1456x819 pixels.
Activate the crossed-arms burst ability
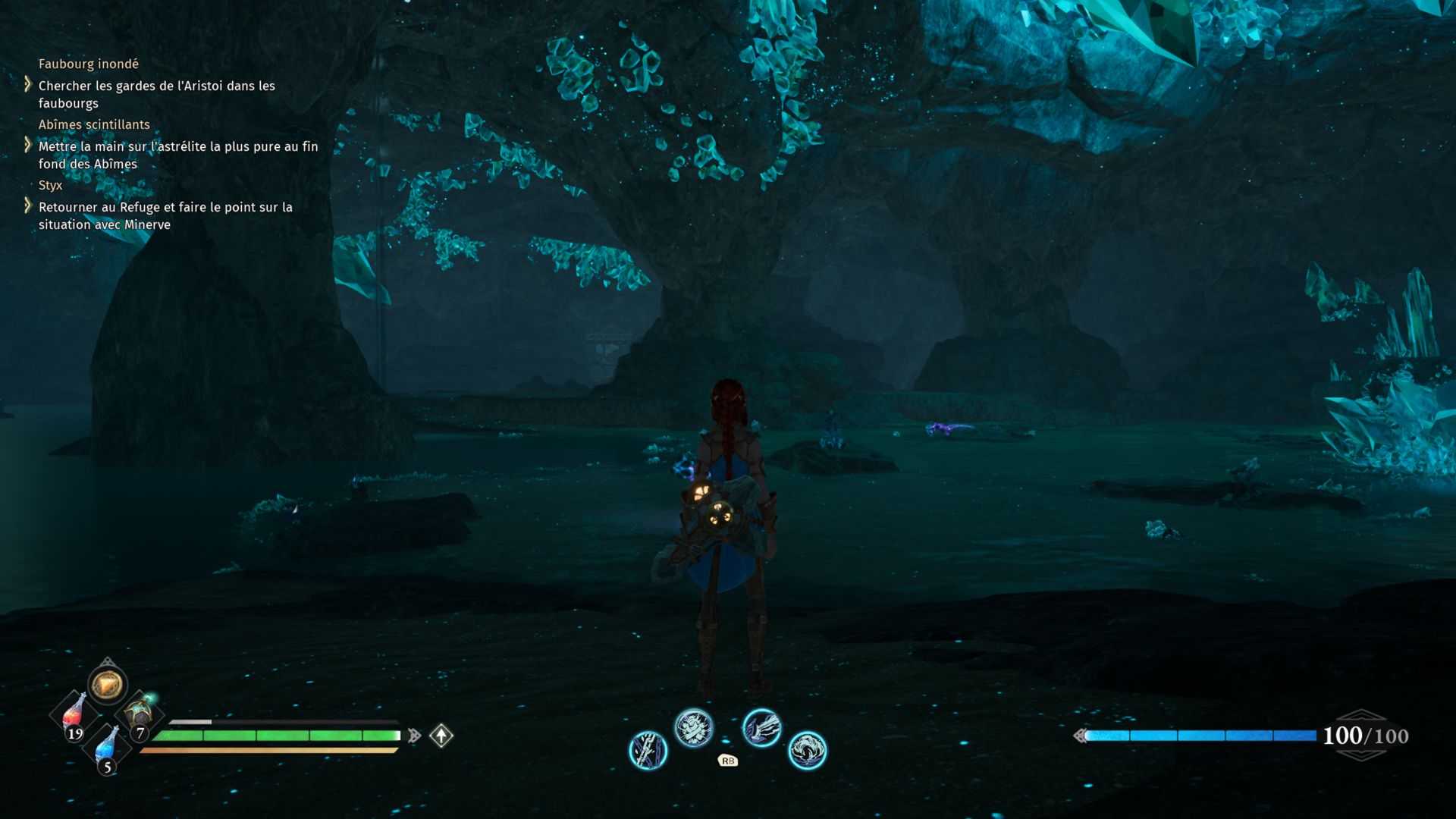694,728
